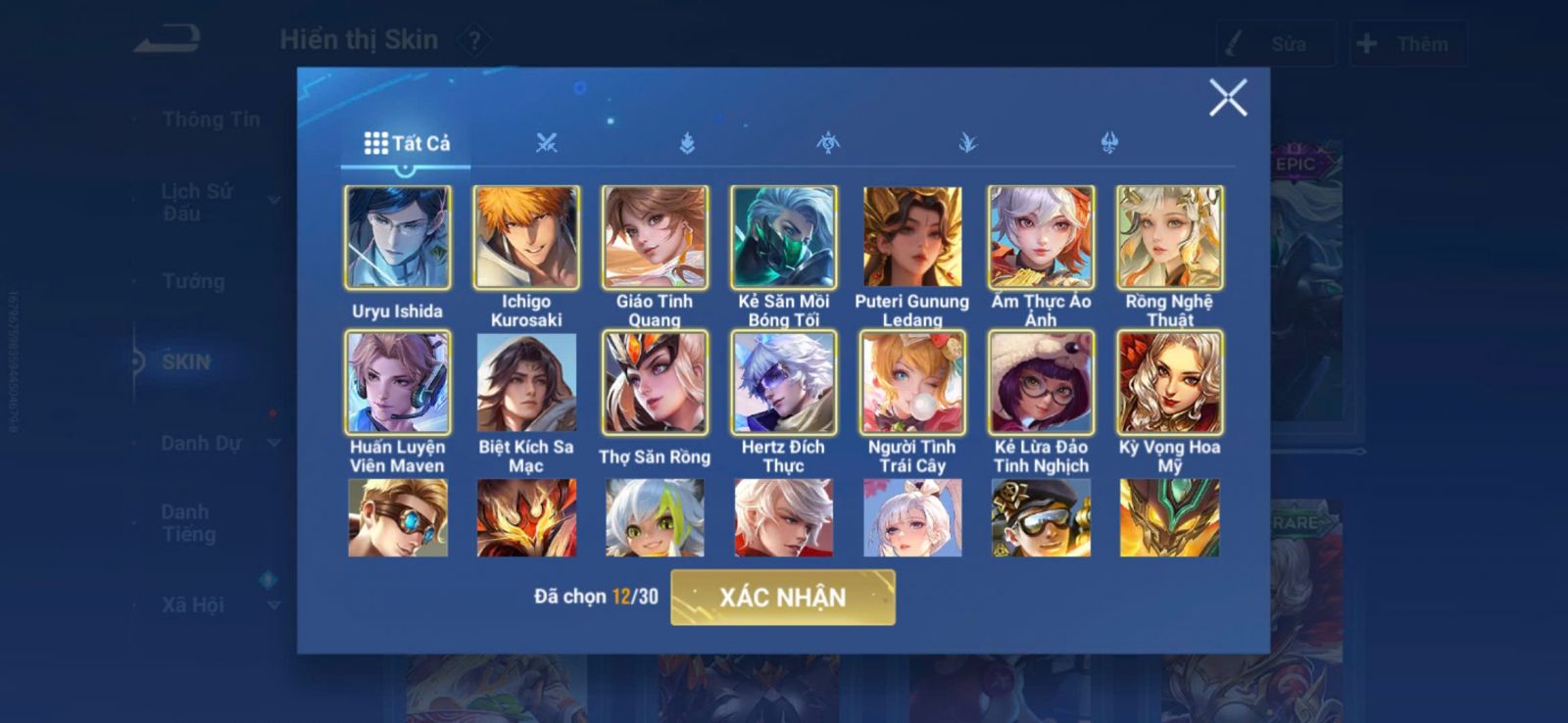The width and height of the screenshot is (1568, 723).
Task: Go back with the return arrow
Action: [168, 40]
